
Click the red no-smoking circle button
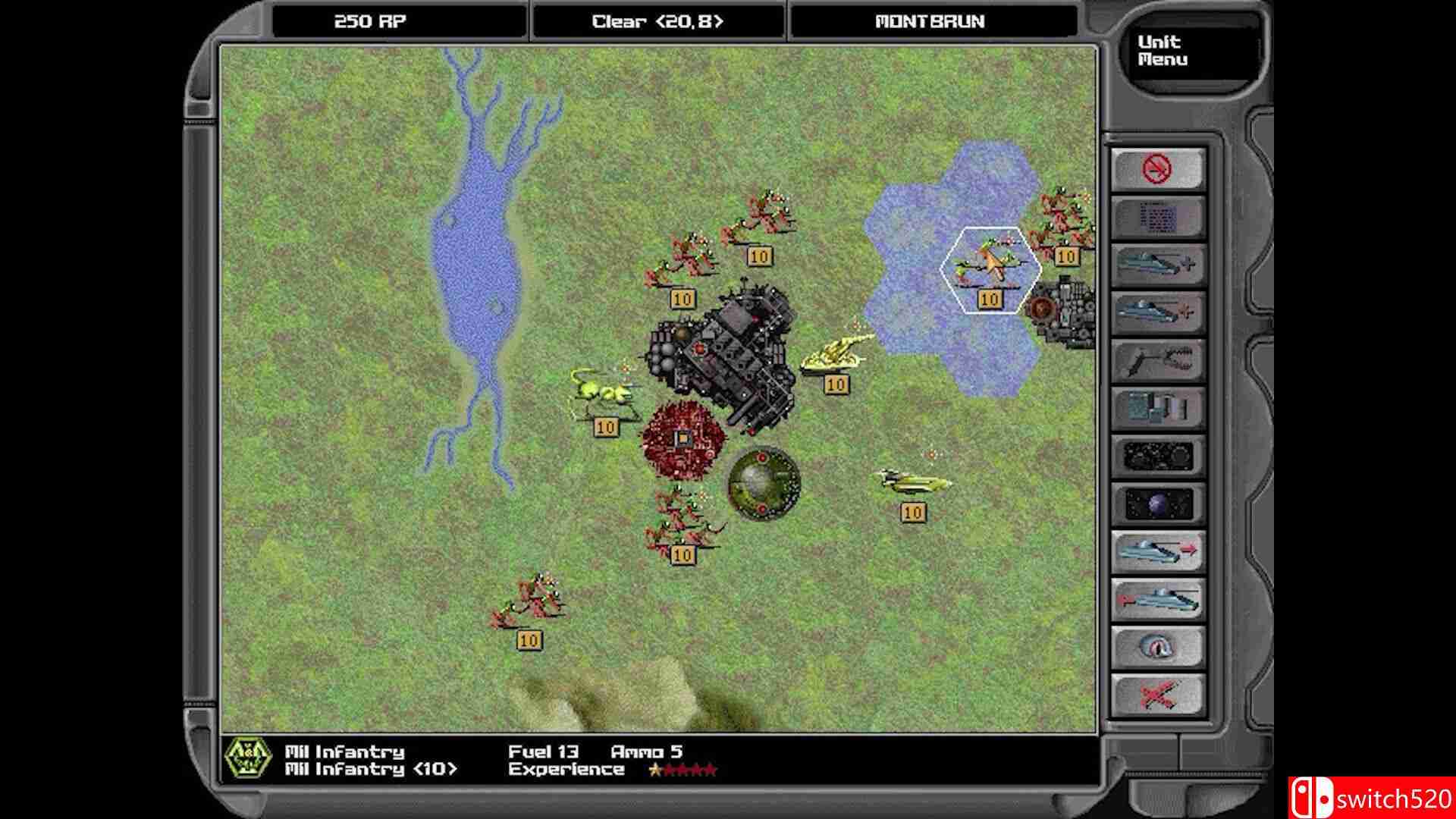[x=1157, y=169]
